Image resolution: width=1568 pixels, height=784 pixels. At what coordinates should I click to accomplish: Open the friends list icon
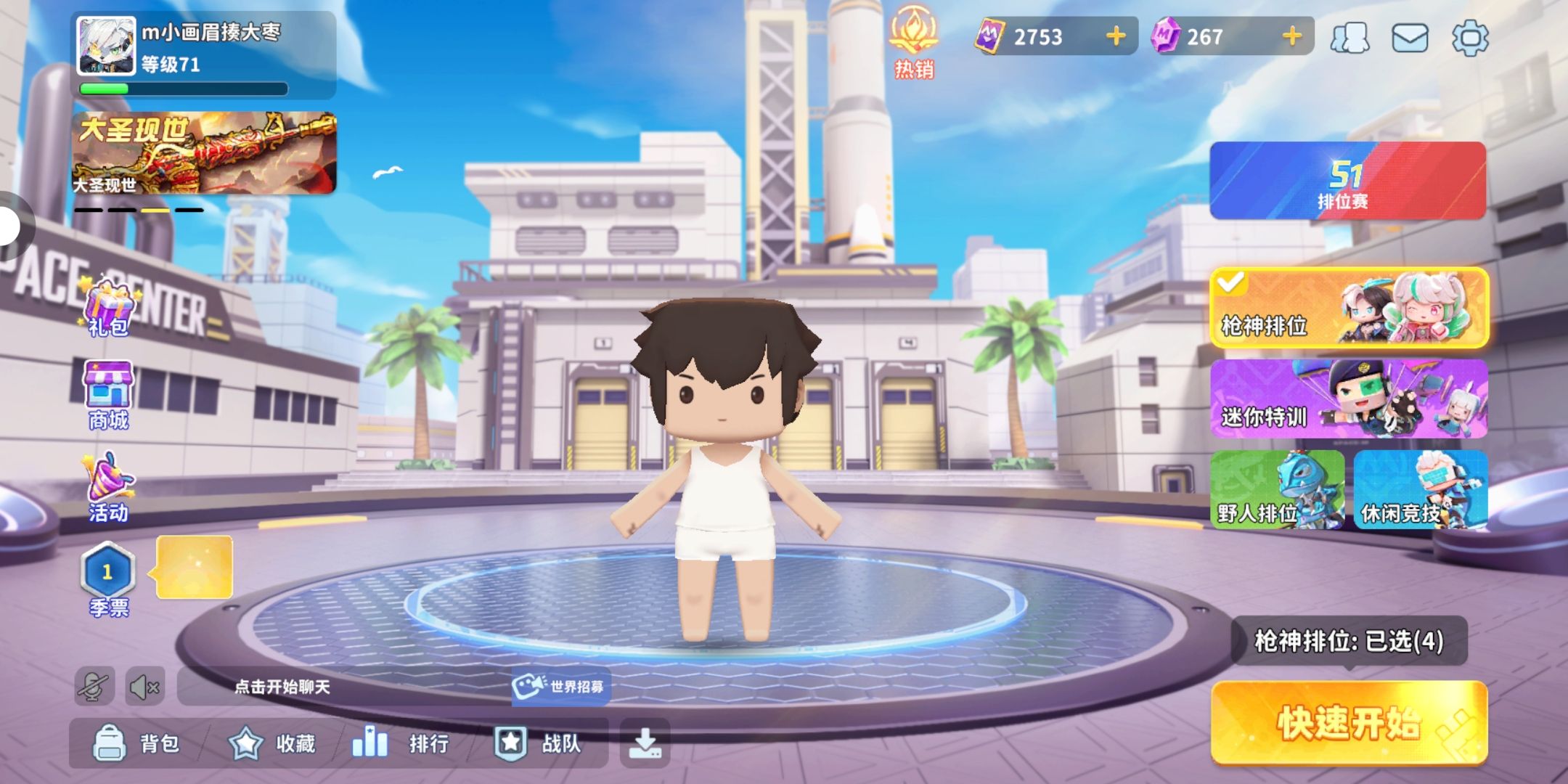tap(1349, 37)
